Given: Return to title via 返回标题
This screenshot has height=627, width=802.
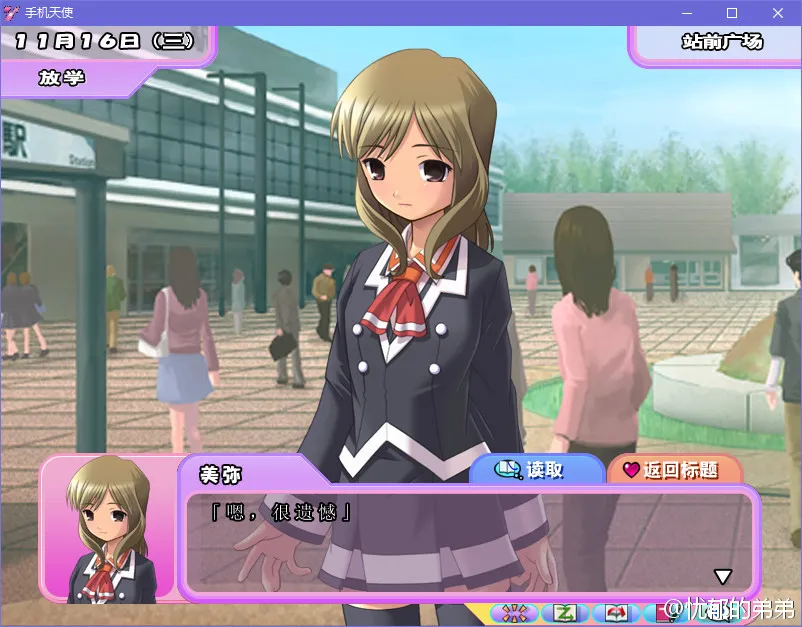Looking at the screenshot, I should click(672, 470).
